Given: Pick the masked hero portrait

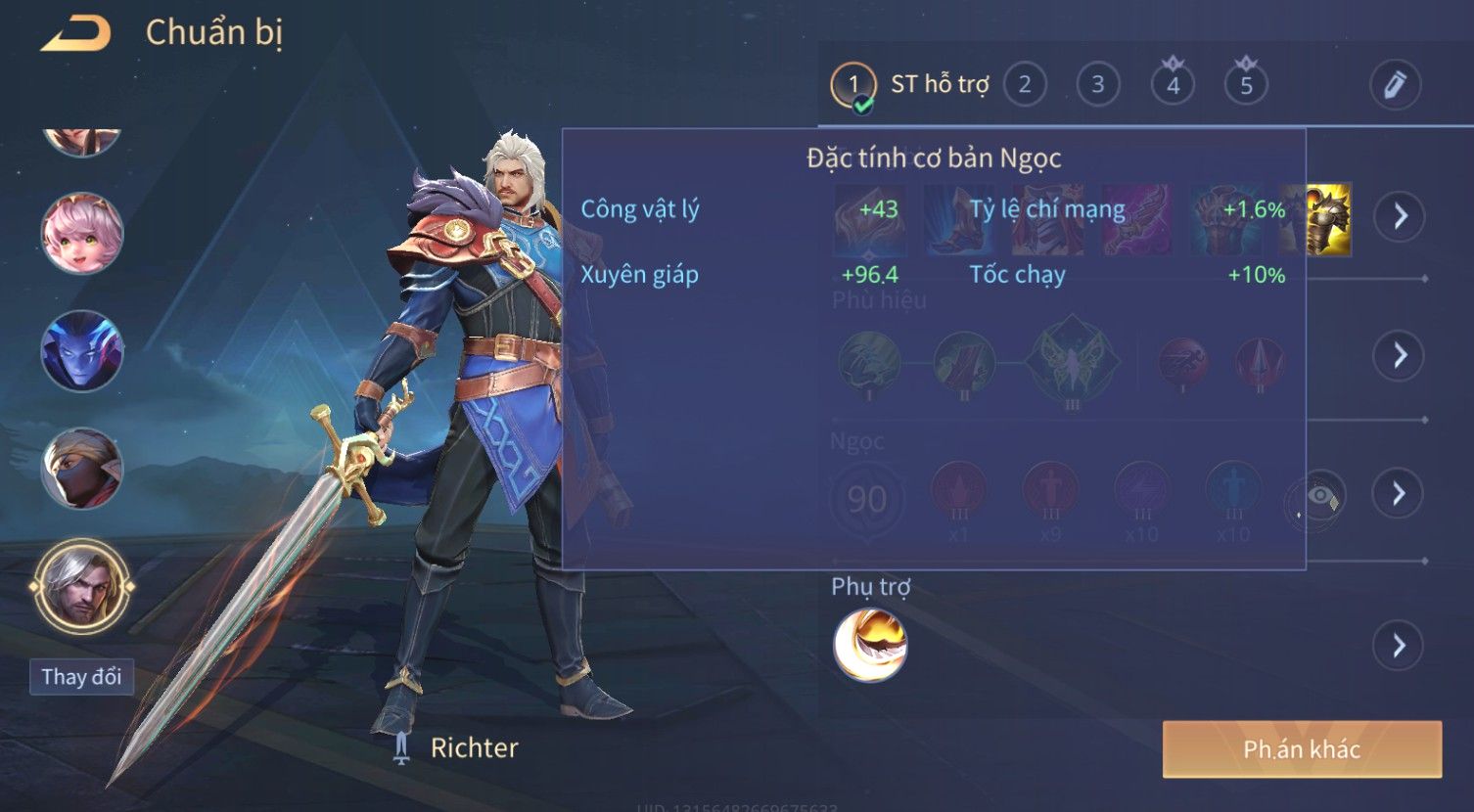Looking at the screenshot, I should click(82, 469).
